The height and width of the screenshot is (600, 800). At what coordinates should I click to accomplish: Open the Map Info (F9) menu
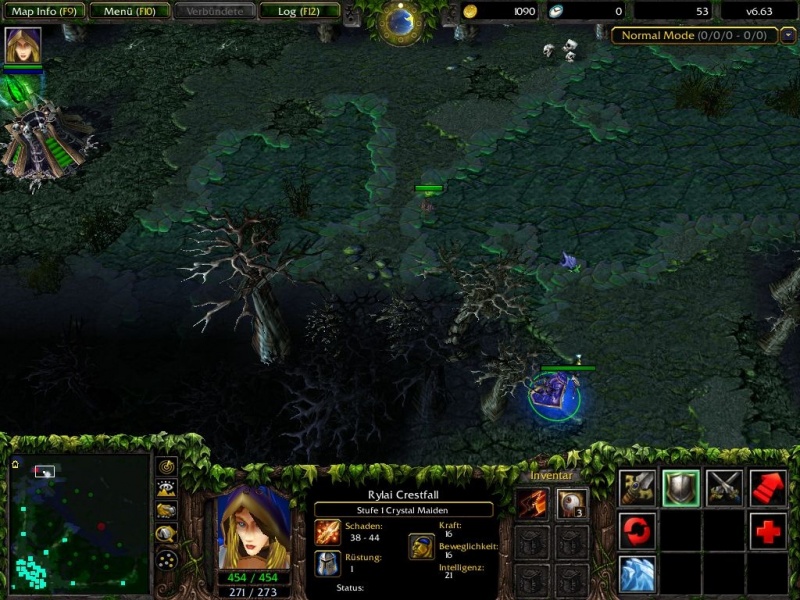click(43, 11)
